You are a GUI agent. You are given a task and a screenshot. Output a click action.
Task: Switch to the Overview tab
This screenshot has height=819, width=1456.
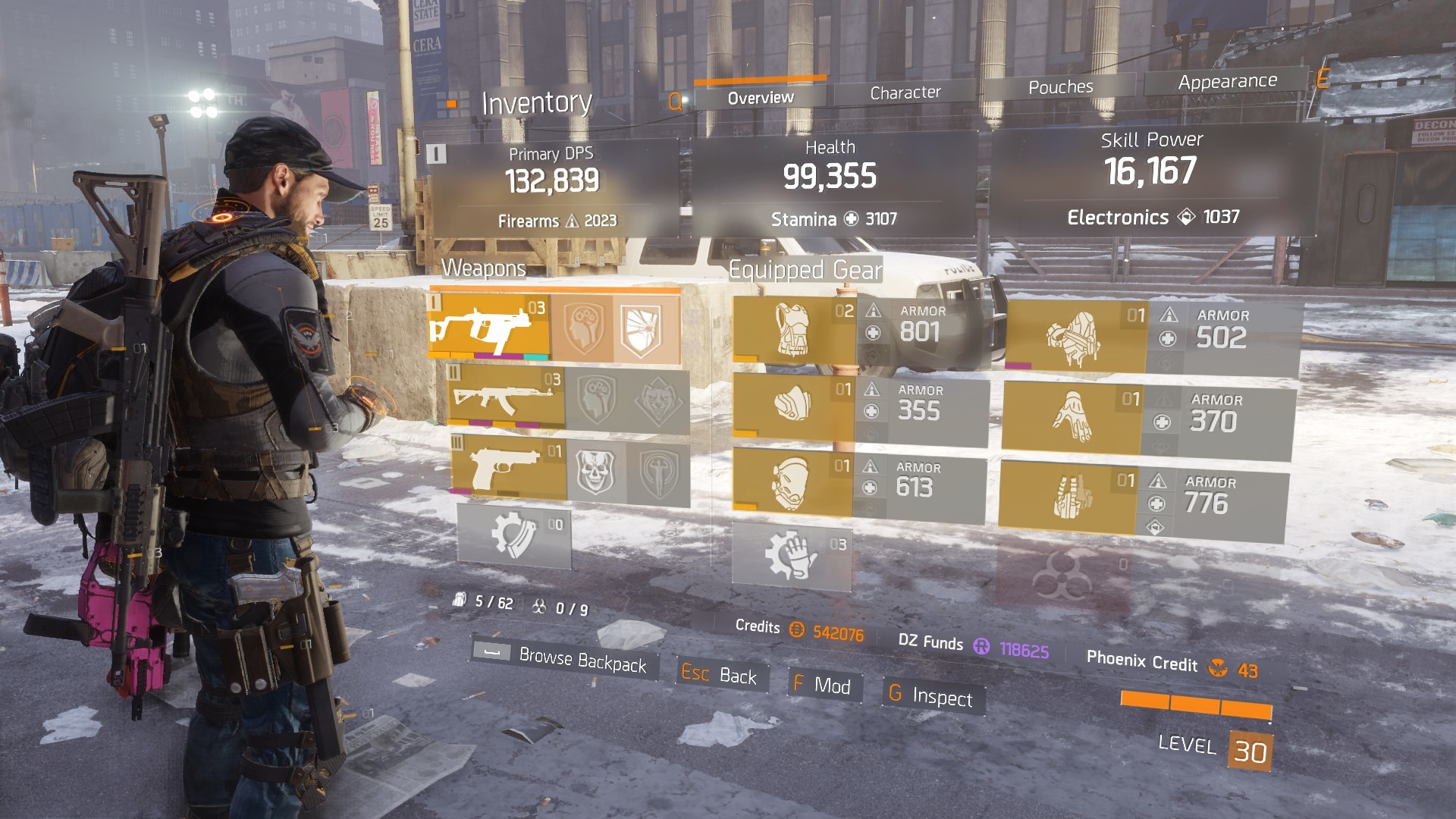click(760, 98)
